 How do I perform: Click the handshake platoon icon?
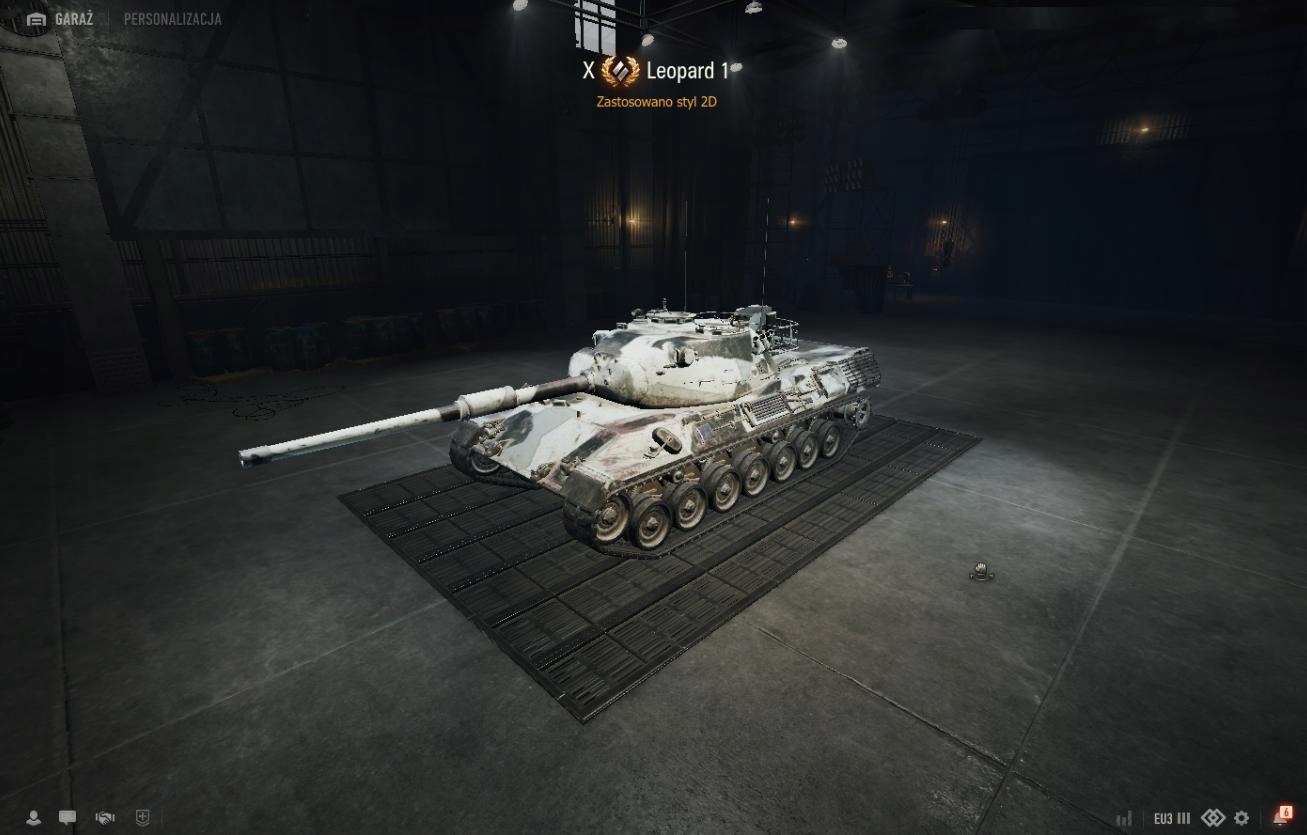coord(105,818)
